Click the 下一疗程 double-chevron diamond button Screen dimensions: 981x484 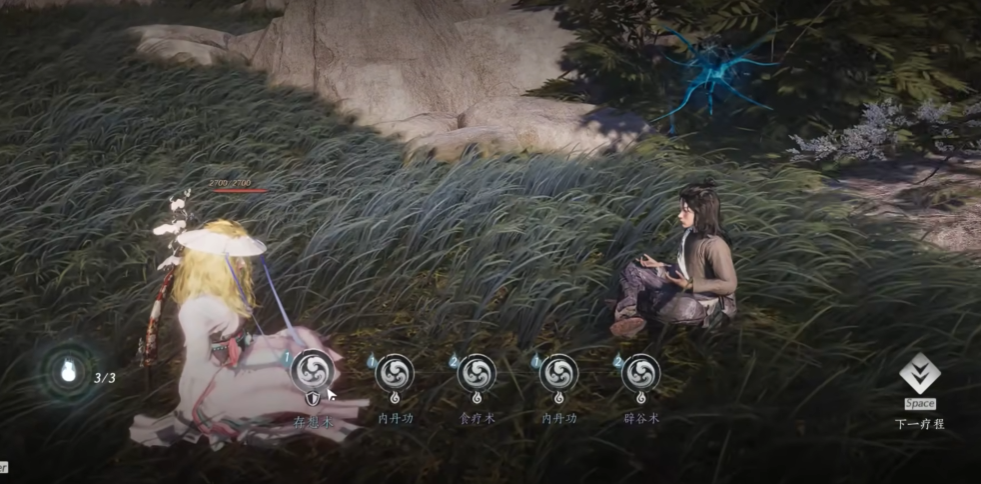tap(919, 374)
